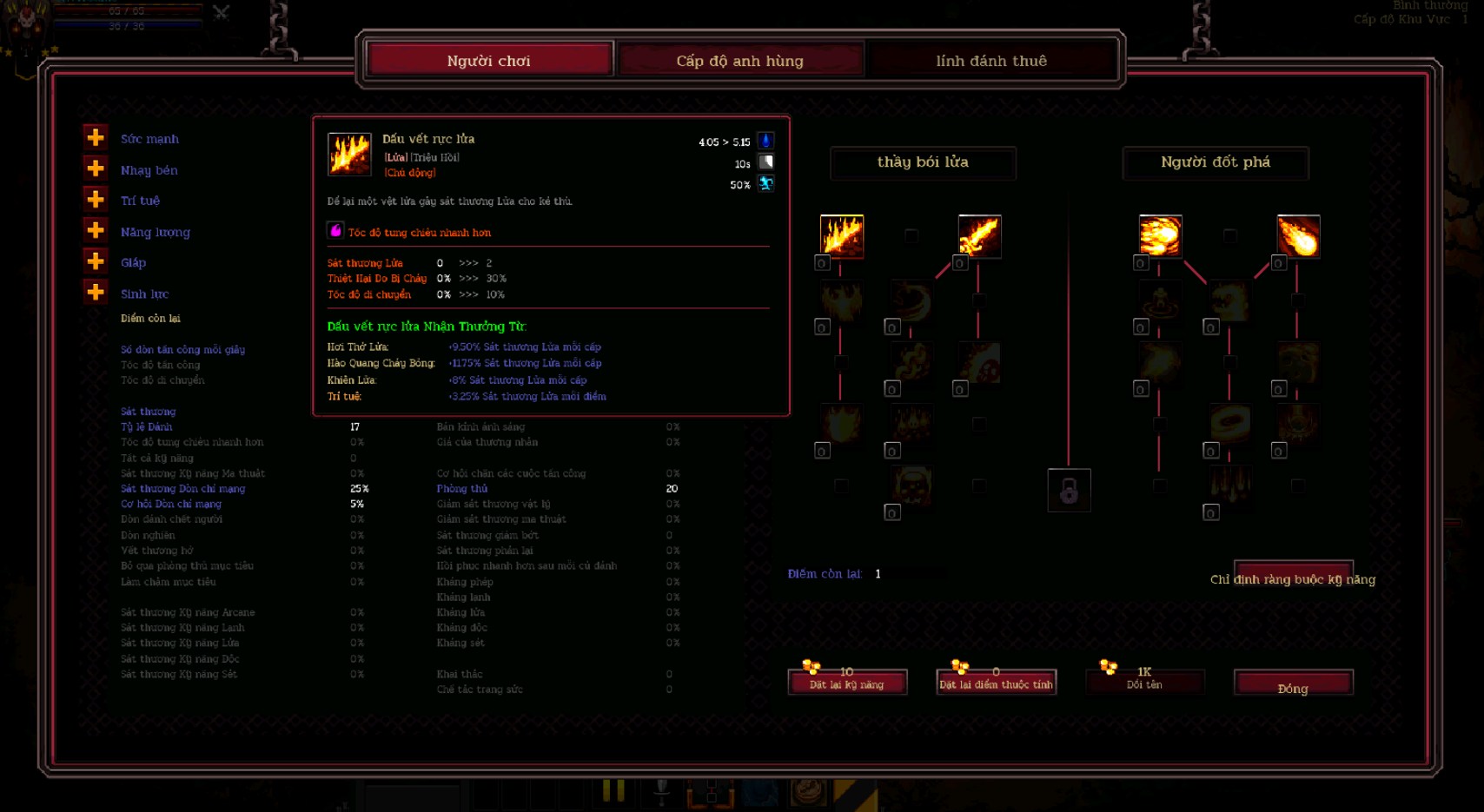This screenshot has width=1484, height=812.
Task: Select the swirling fireball skill icon
Action: pyautogui.click(x=1160, y=236)
